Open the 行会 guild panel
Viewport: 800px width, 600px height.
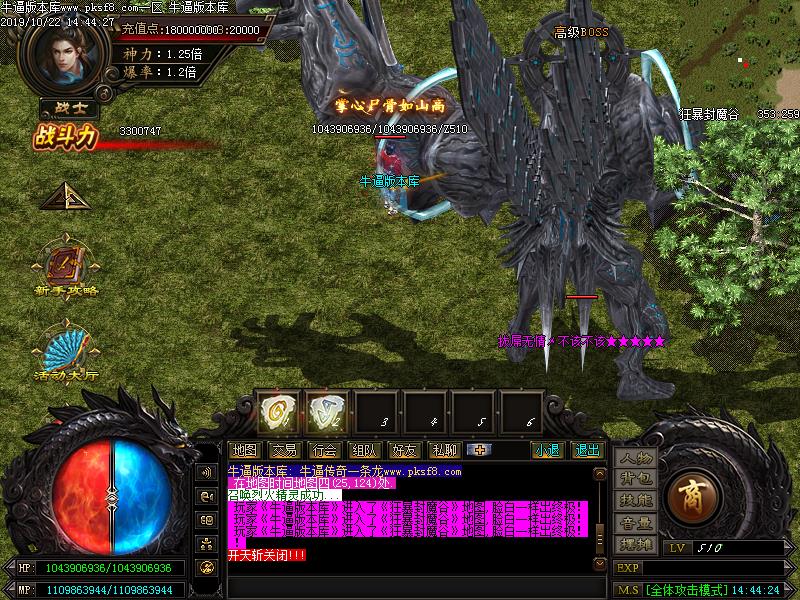(x=323, y=450)
